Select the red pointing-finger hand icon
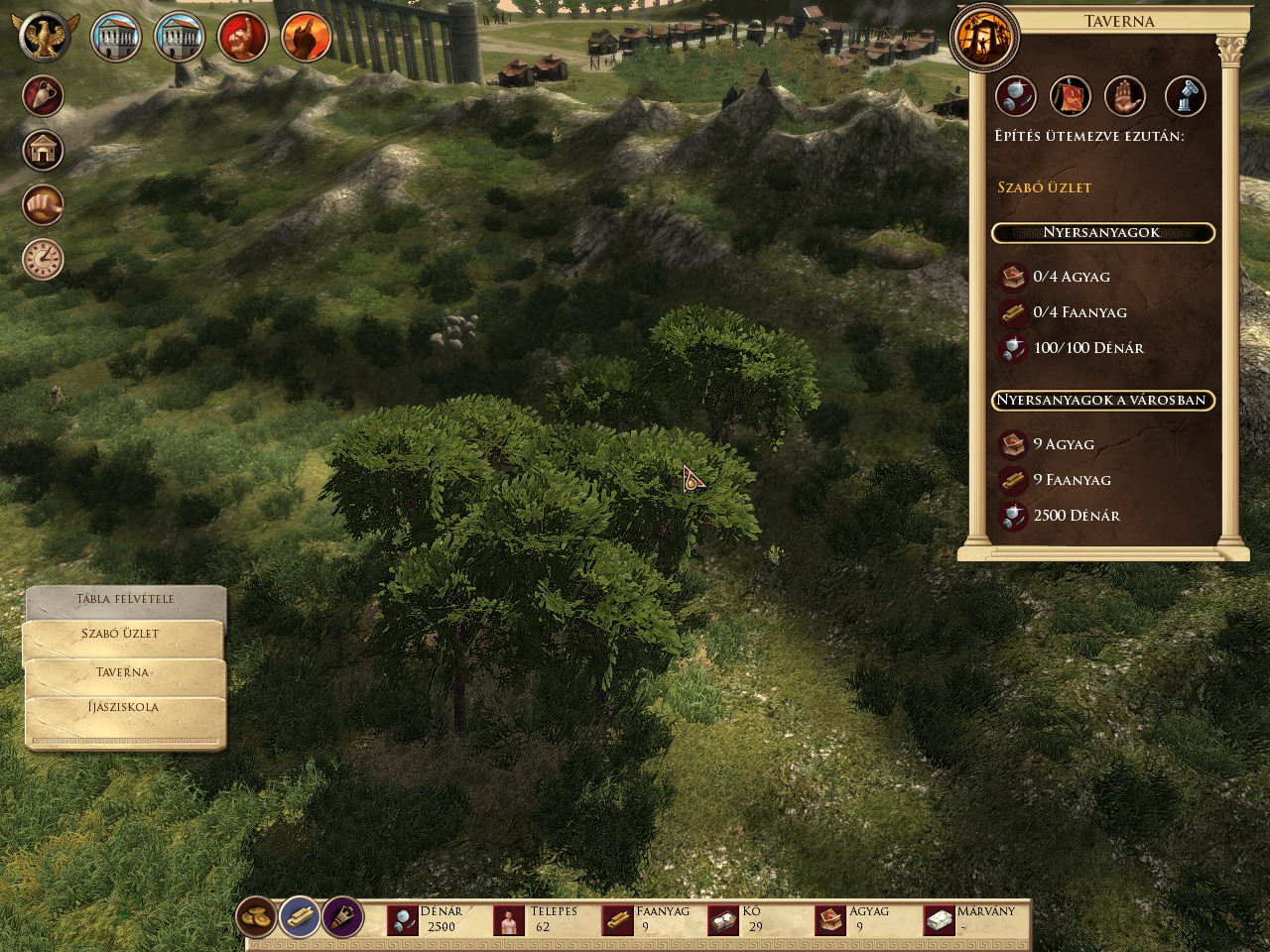This screenshot has height=952, width=1270. (242, 39)
